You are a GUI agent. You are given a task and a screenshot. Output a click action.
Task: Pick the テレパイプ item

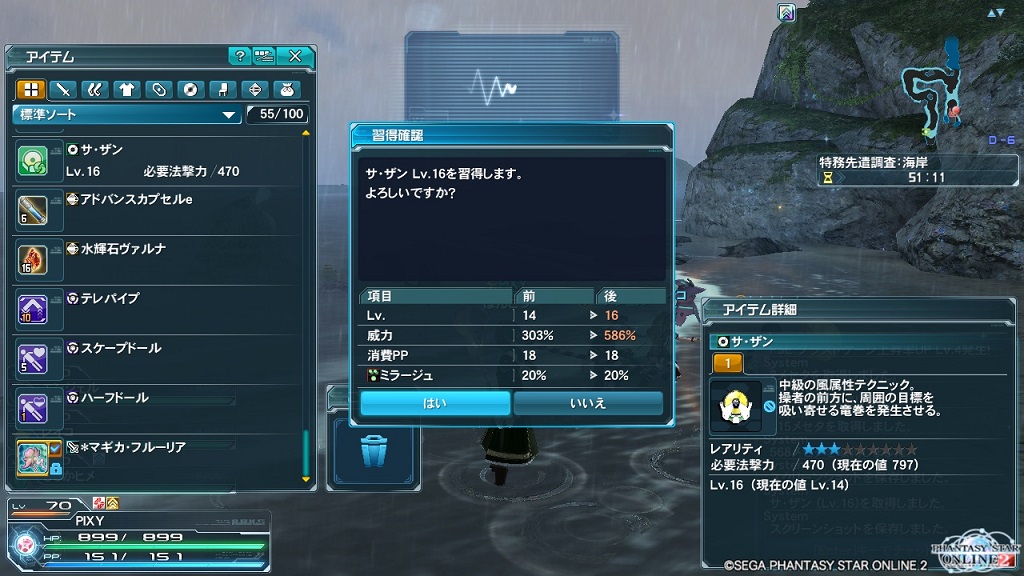150,308
